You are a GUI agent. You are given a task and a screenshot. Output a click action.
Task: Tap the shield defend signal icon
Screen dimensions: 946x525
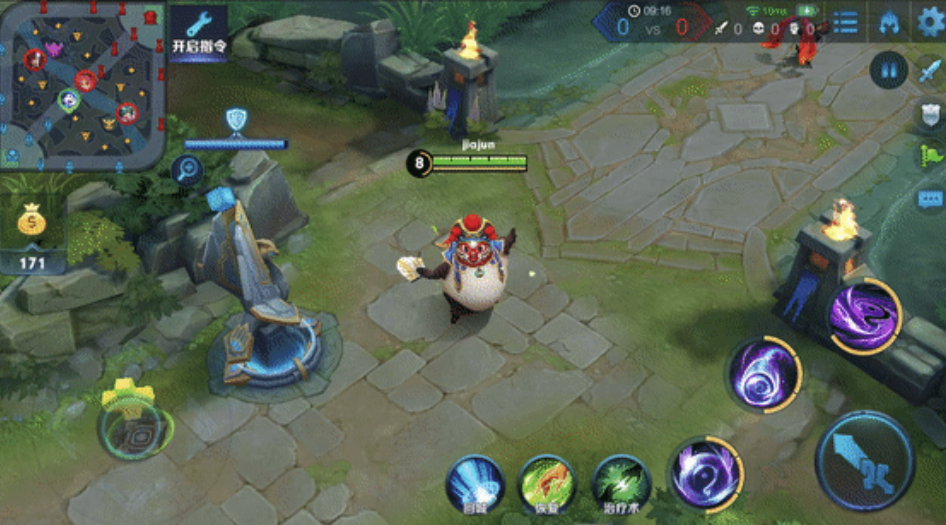pyautogui.click(x=930, y=114)
